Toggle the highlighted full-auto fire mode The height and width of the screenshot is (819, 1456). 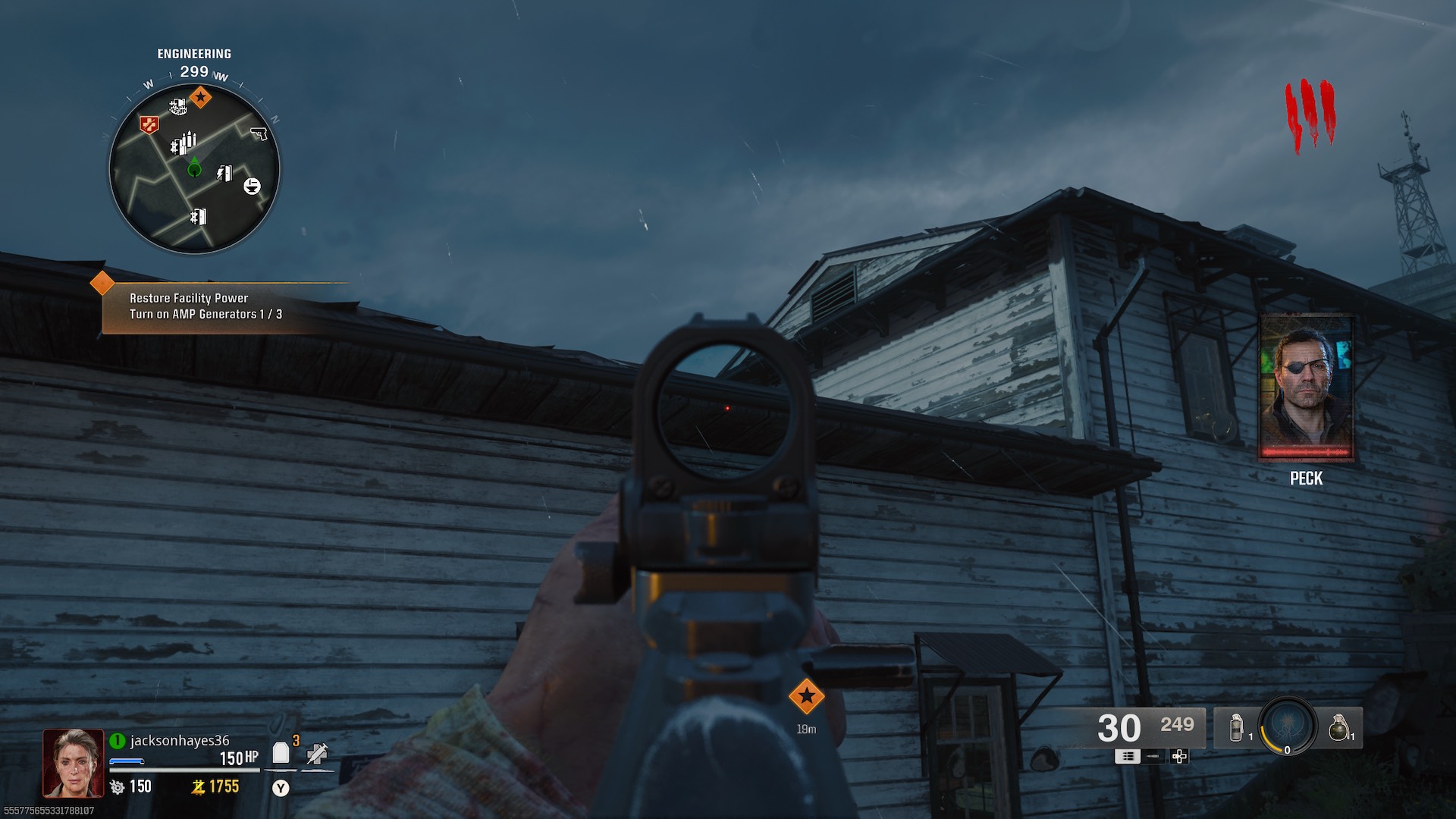pos(1128,757)
